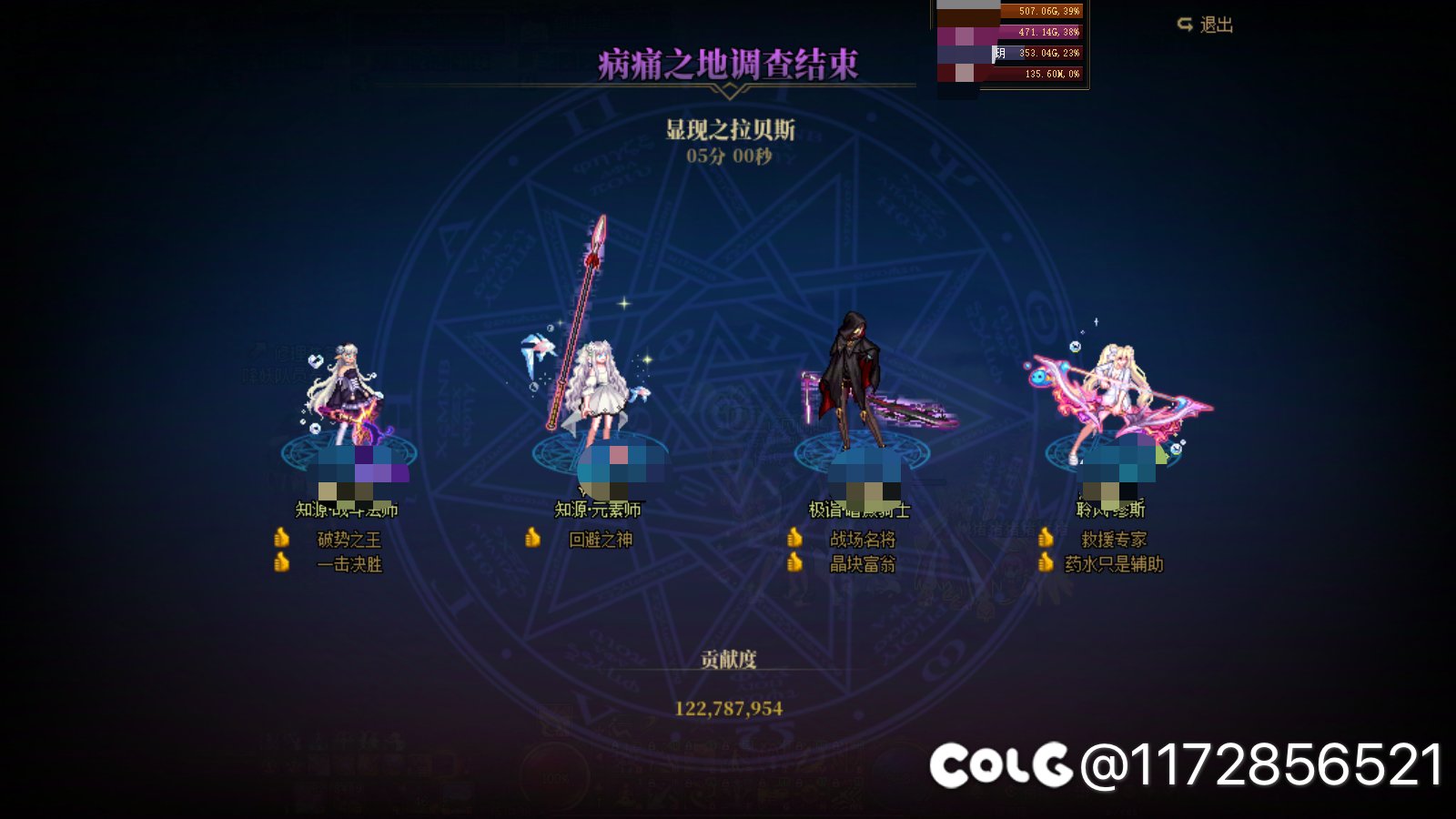This screenshot has height=819, width=1456.
Task: Select the 病痛之地调查结束 title banner
Action: (728, 64)
